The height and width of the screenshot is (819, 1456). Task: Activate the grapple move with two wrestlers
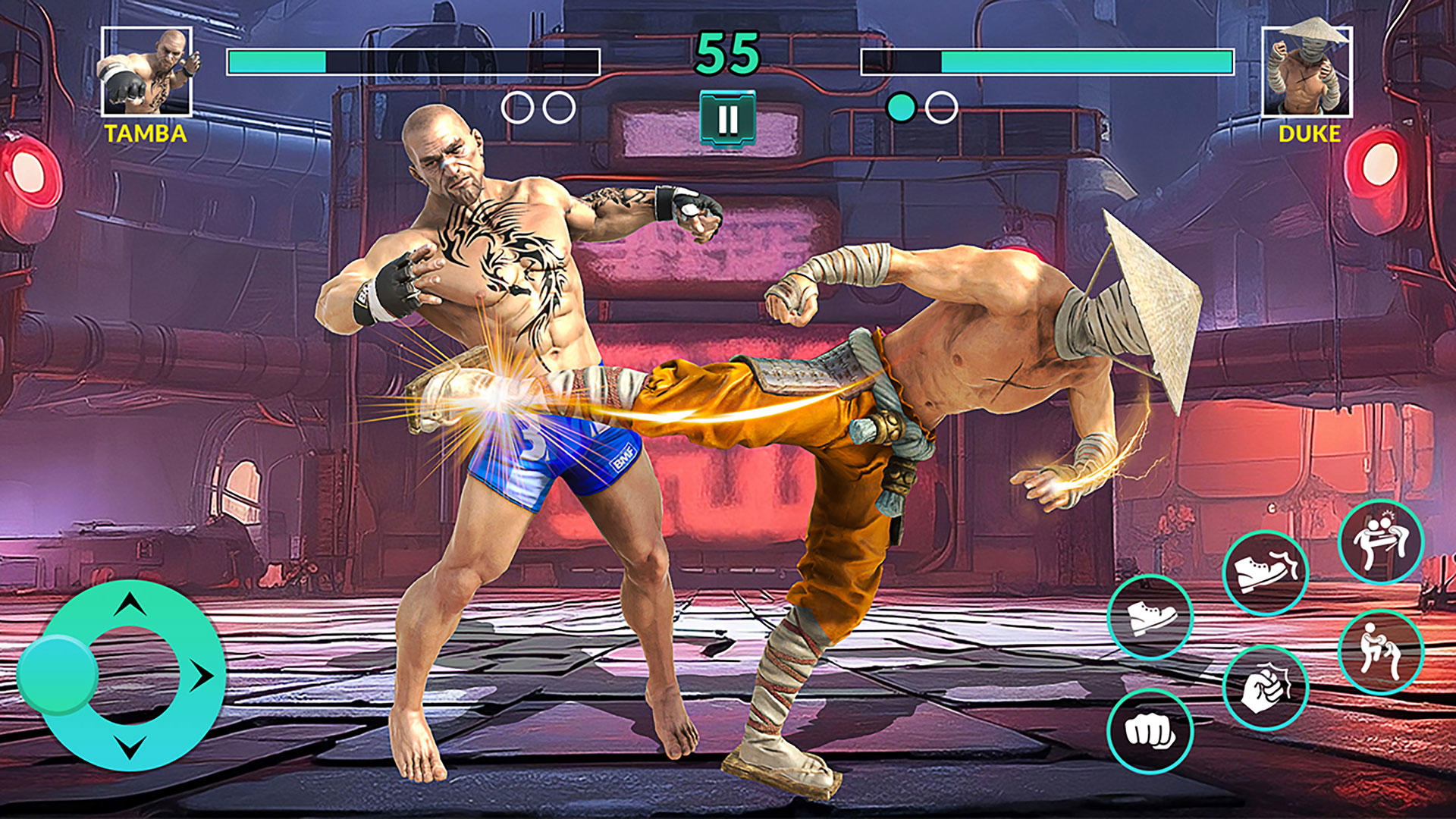(1380, 651)
